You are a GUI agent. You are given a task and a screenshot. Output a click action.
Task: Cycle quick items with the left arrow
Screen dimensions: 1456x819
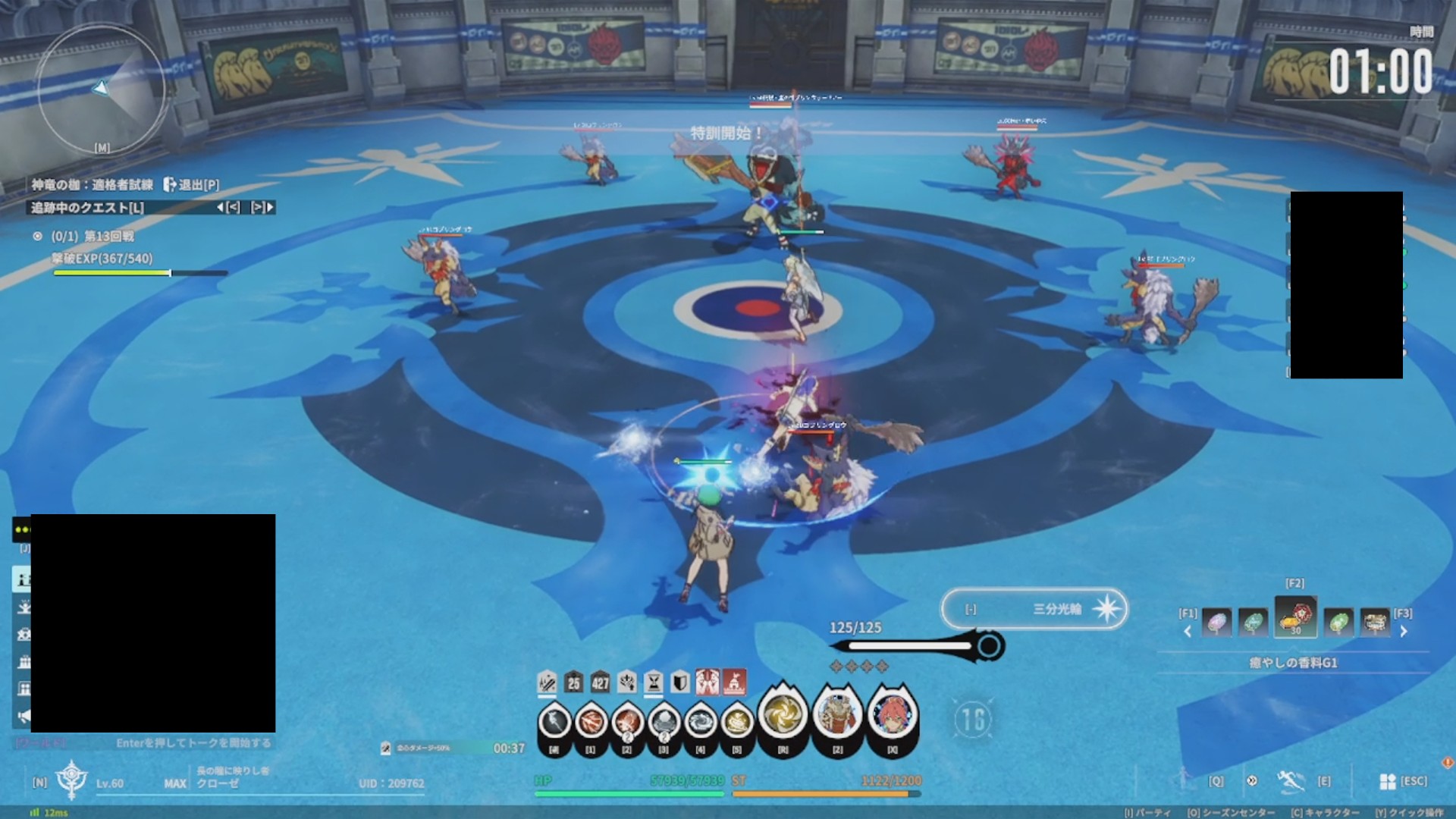click(1188, 631)
